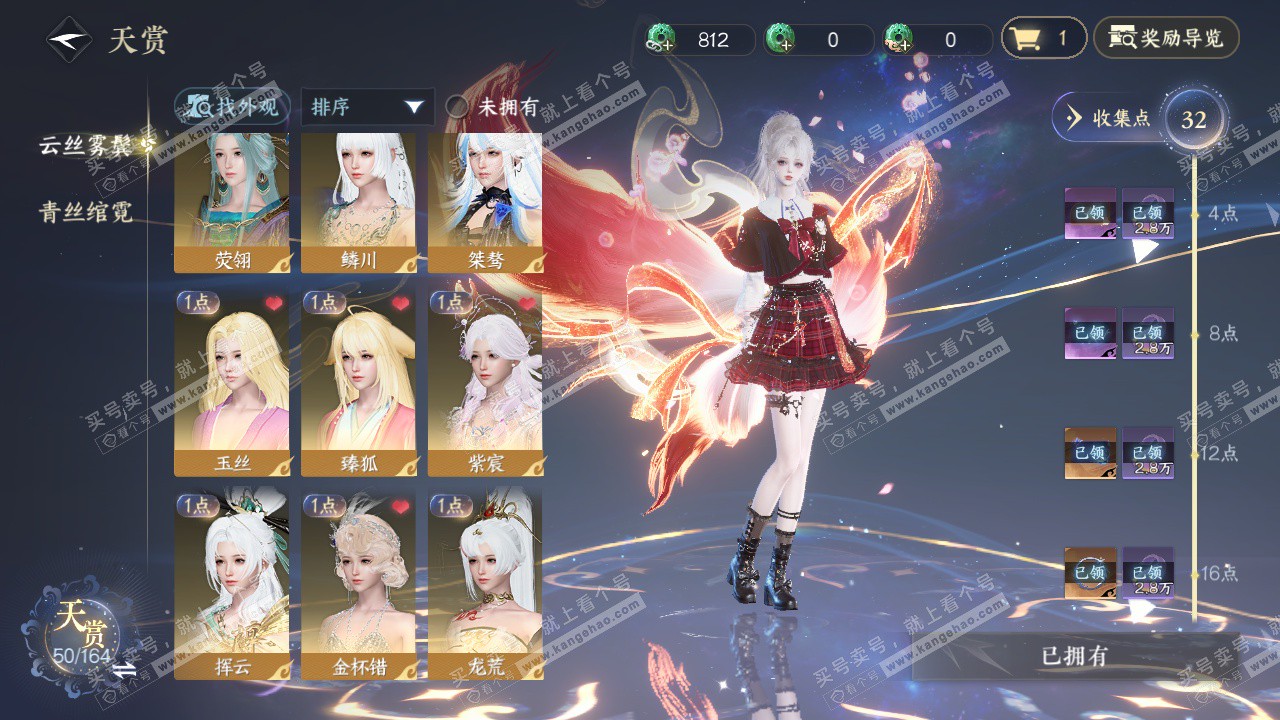Image resolution: width=1280 pixels, height=720 pixels.
Task: Switch to the 青丝绾霓 category tab
Action: pyautogui.click(x=86, y=212)
